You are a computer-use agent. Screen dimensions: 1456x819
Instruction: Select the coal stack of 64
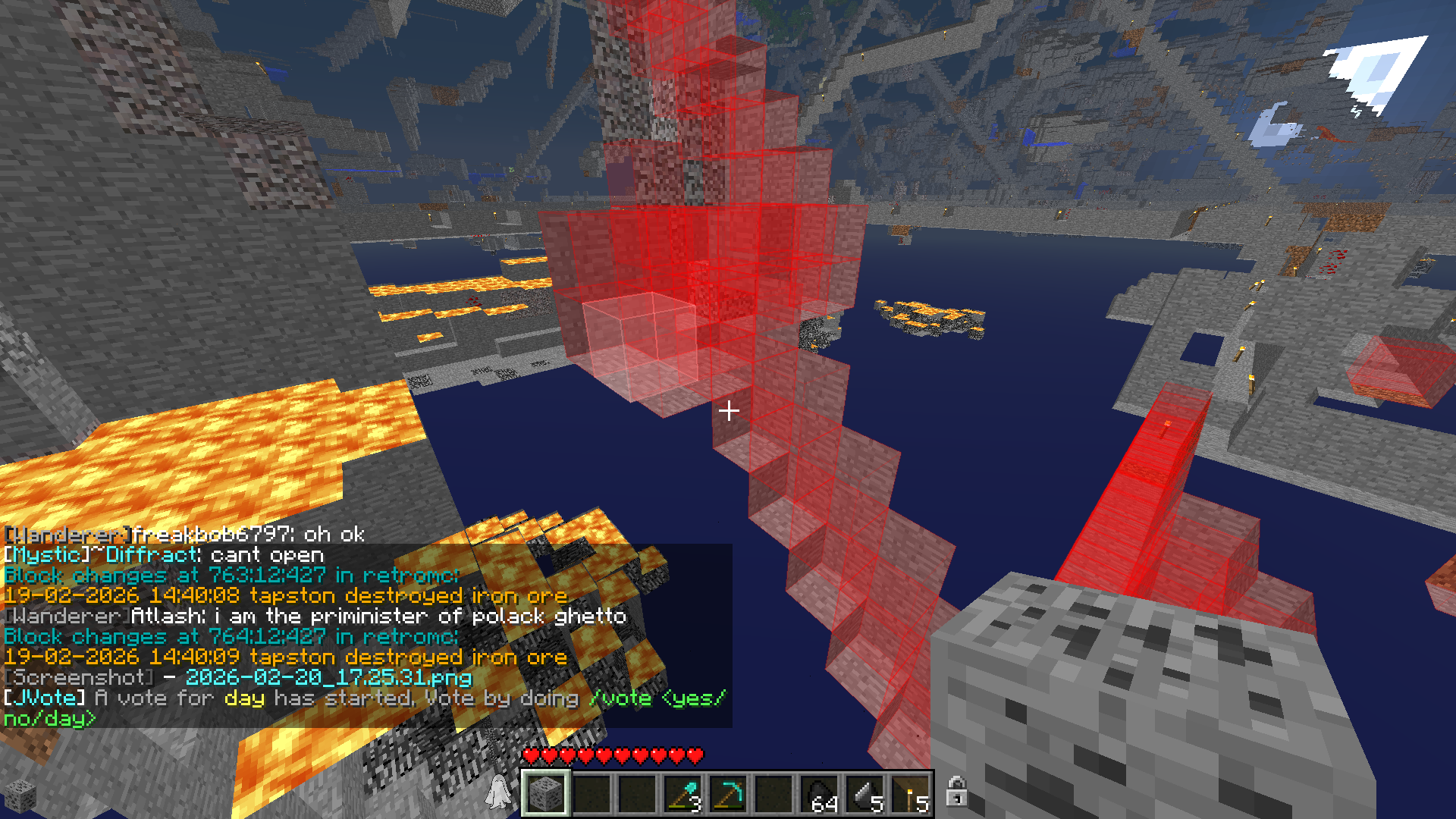820,794
